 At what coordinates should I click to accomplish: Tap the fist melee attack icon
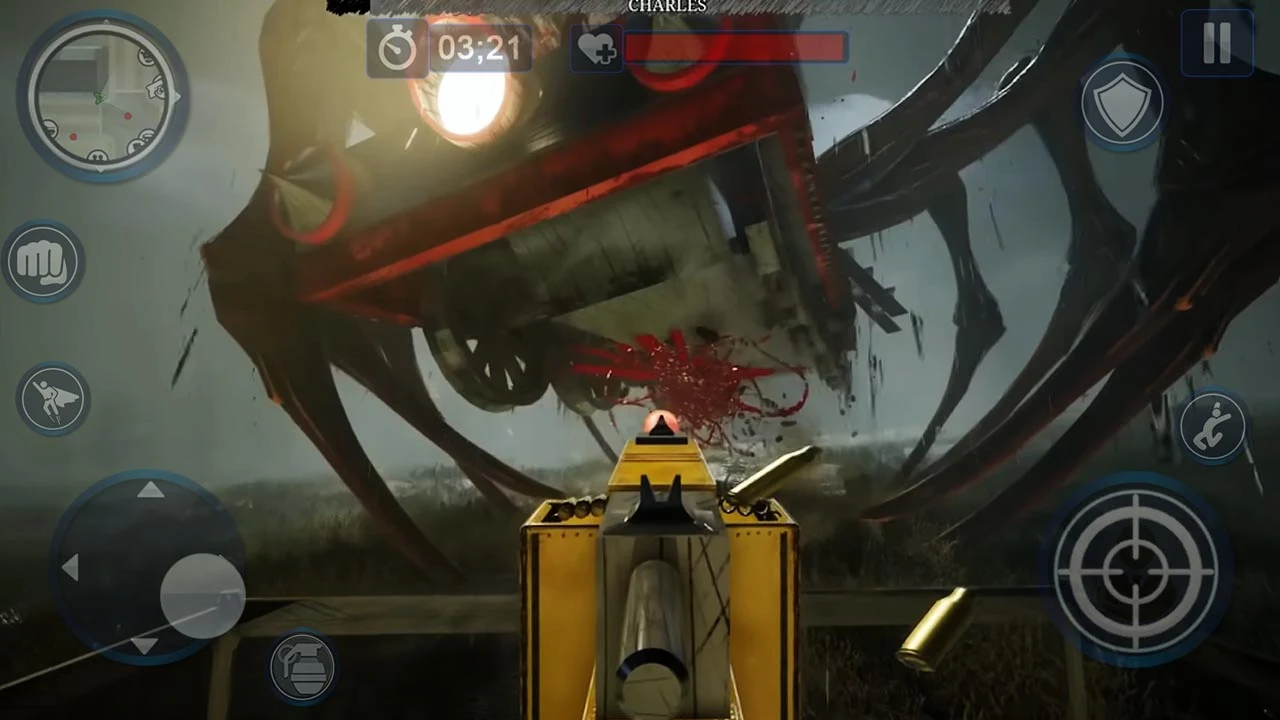coord(44,261)
